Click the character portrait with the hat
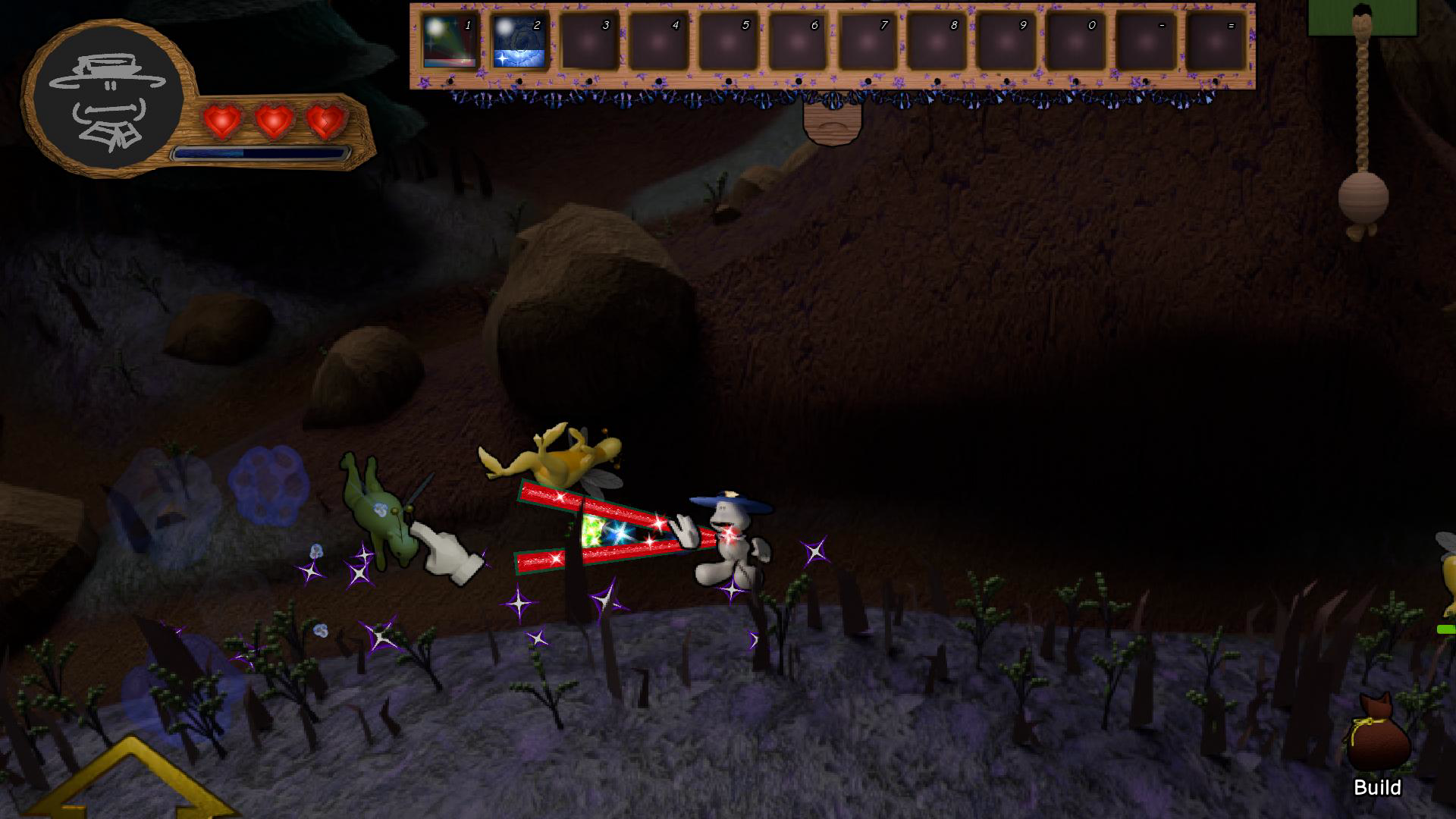This screenshot has width=1456, height=819. (x=108, y=99)
